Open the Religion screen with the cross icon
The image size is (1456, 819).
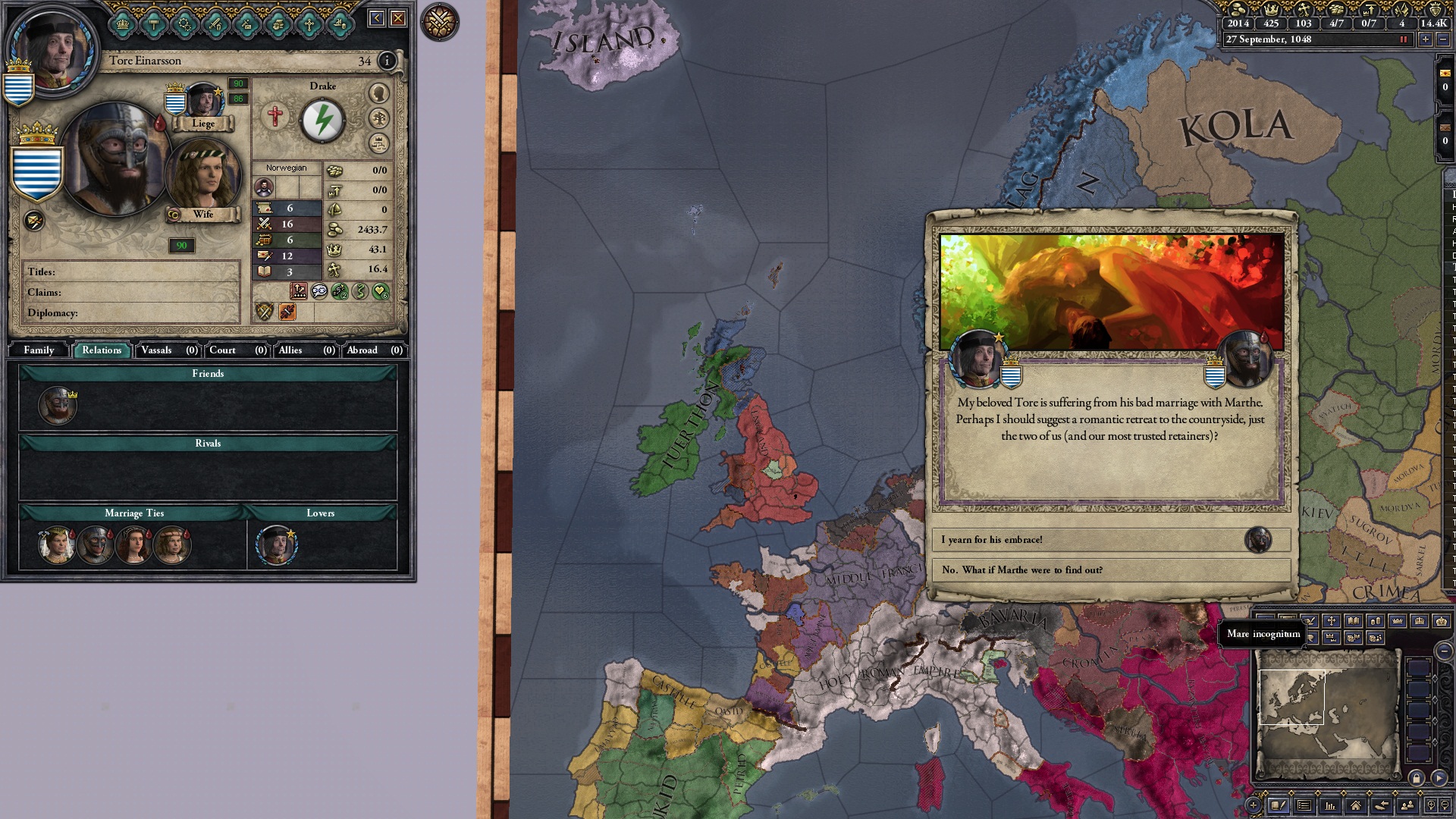309,23
